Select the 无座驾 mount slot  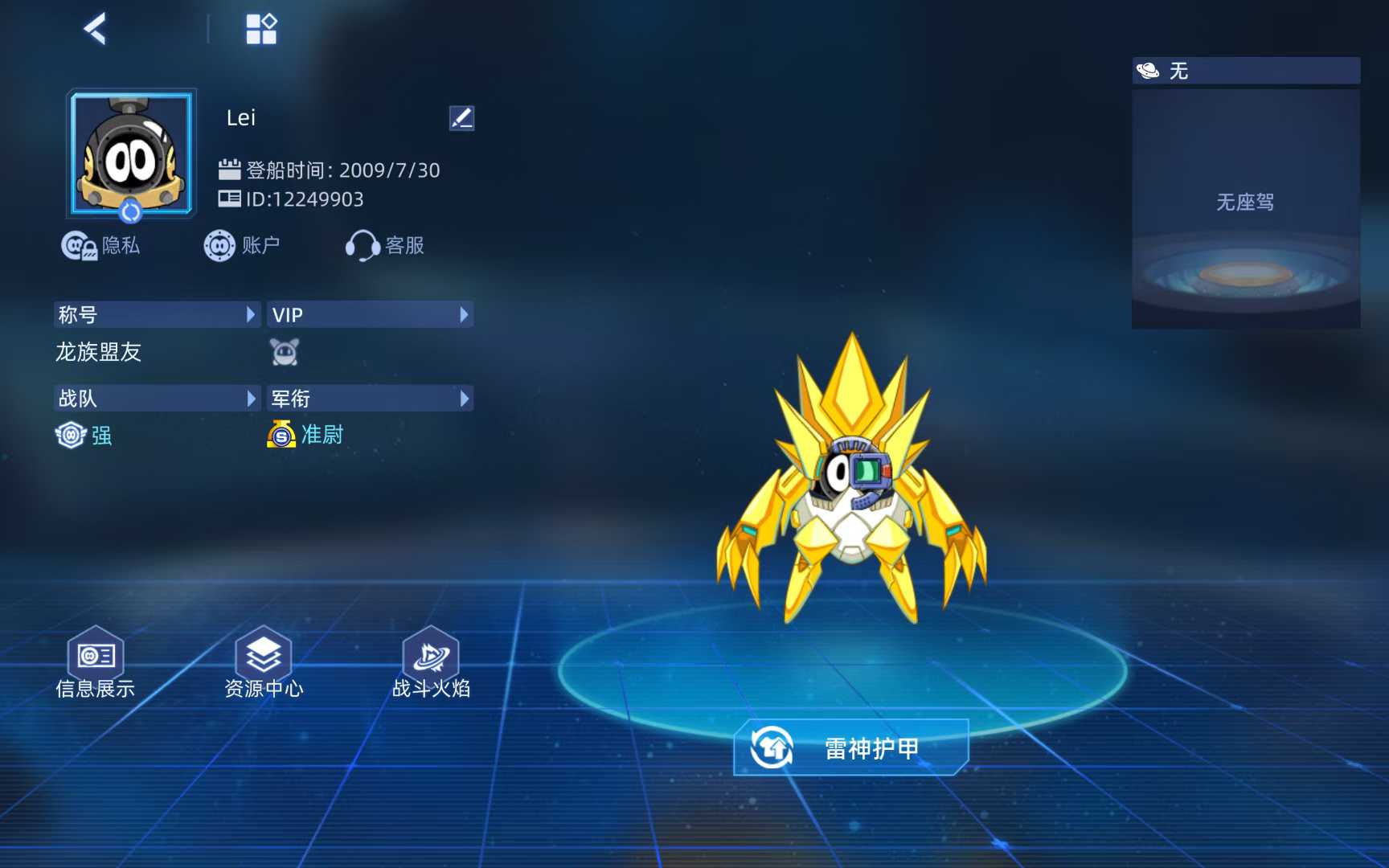pyautogui.click(x=1246, y=209)
